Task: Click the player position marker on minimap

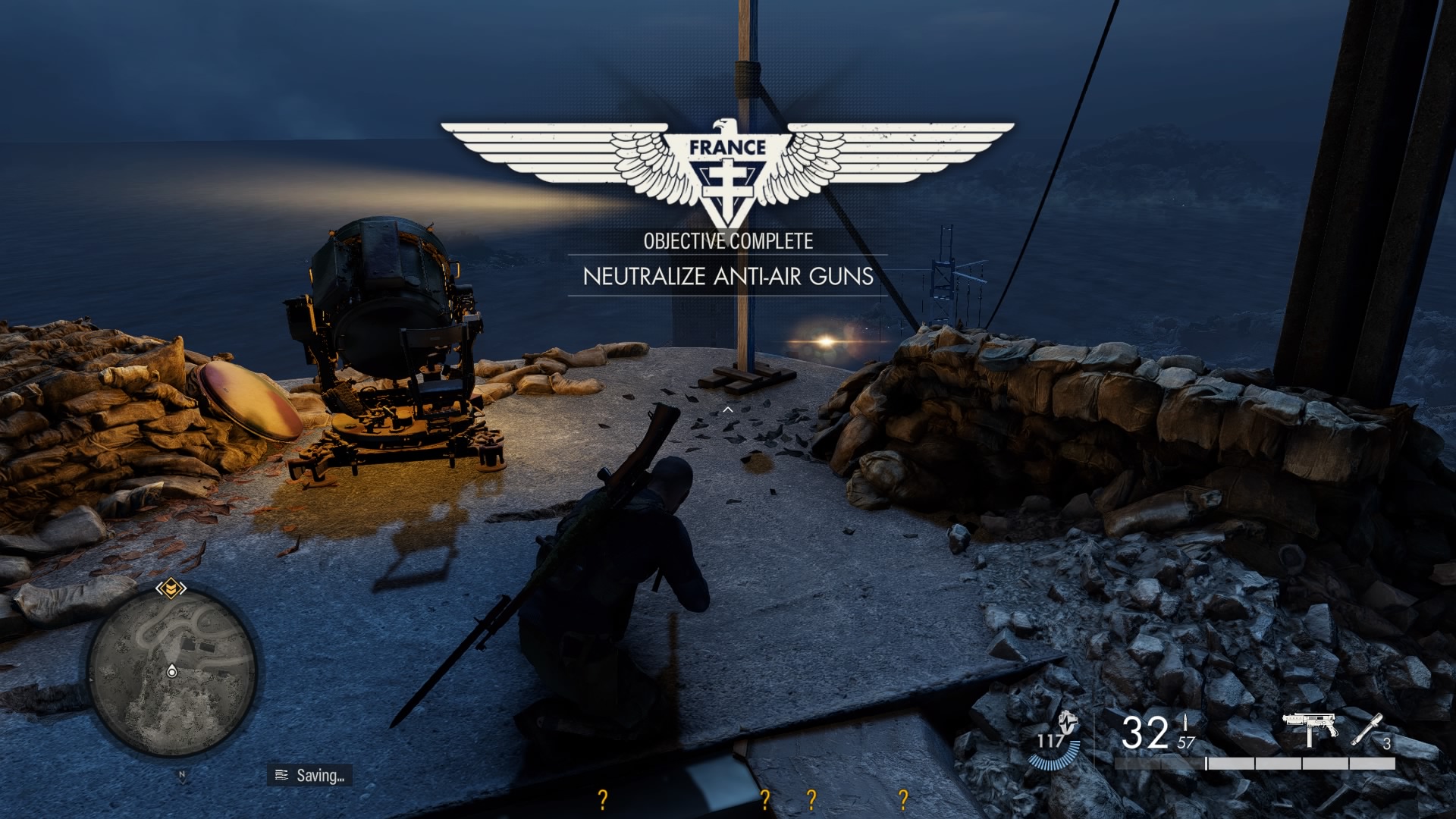Action: [172, 671]
